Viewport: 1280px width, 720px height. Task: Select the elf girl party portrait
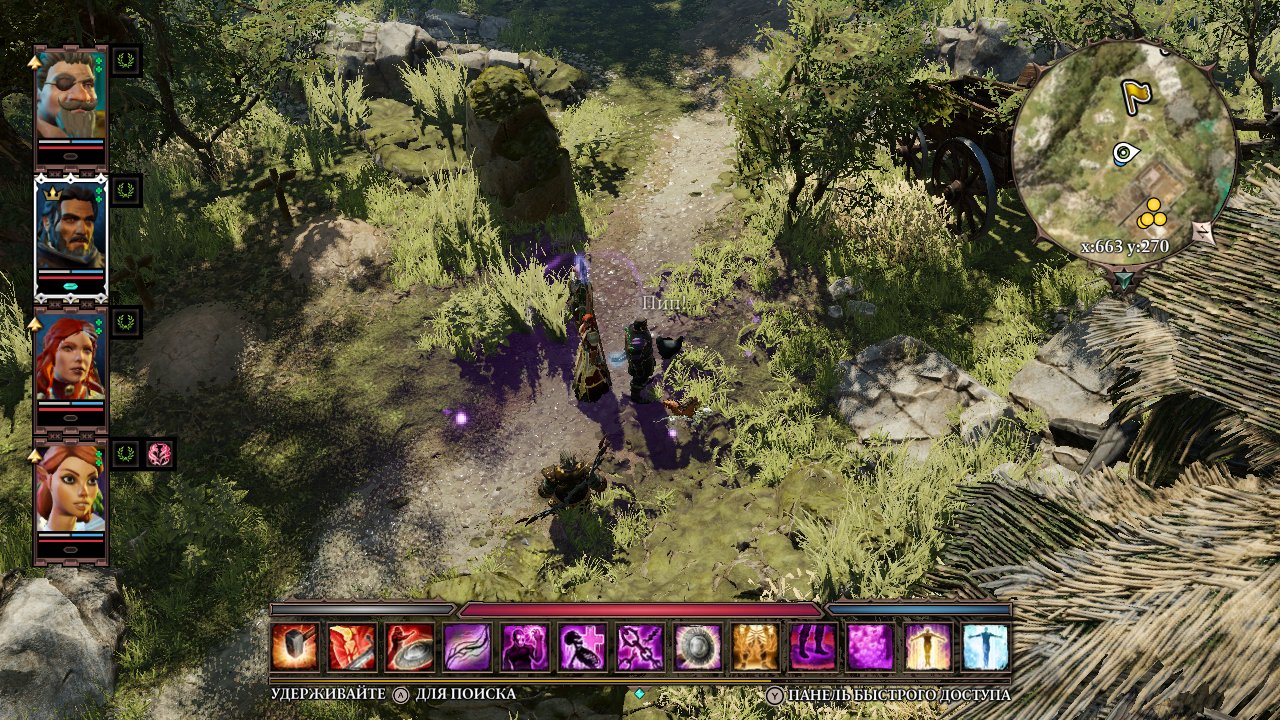70,488
